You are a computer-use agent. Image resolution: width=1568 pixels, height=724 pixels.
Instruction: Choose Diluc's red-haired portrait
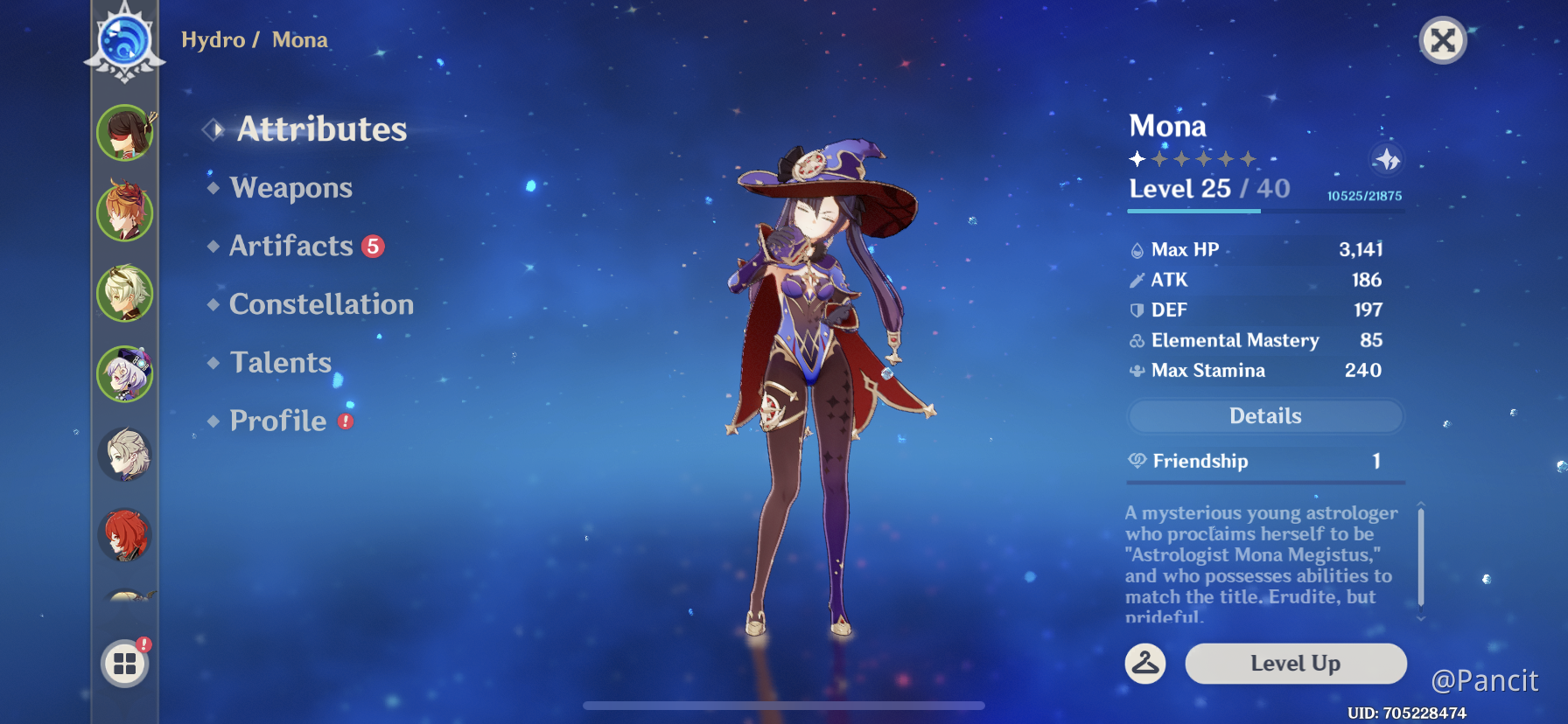[125, 535]
